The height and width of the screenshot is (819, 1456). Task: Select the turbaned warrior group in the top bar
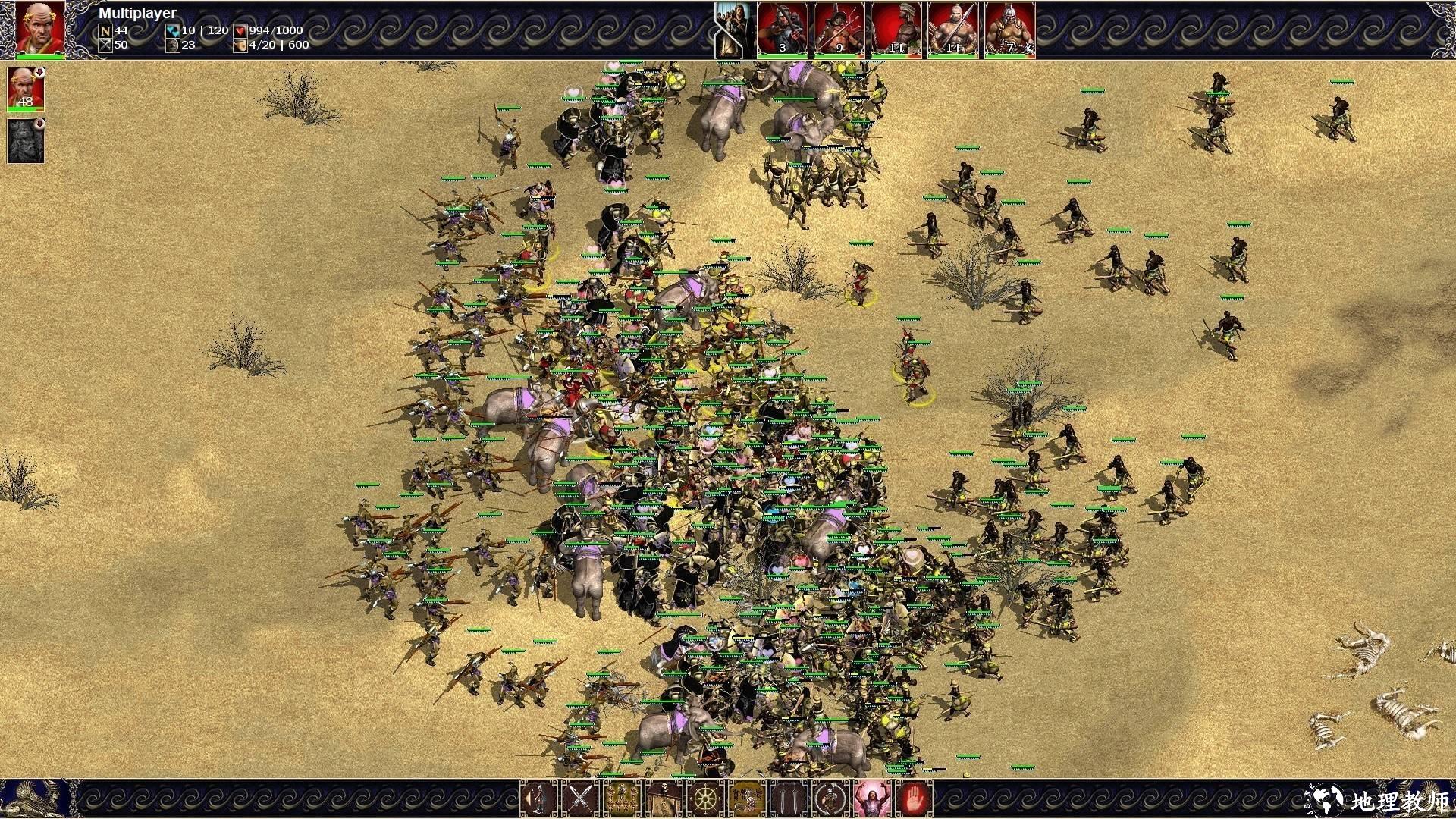pyautogui.click(x=896, y=29)
